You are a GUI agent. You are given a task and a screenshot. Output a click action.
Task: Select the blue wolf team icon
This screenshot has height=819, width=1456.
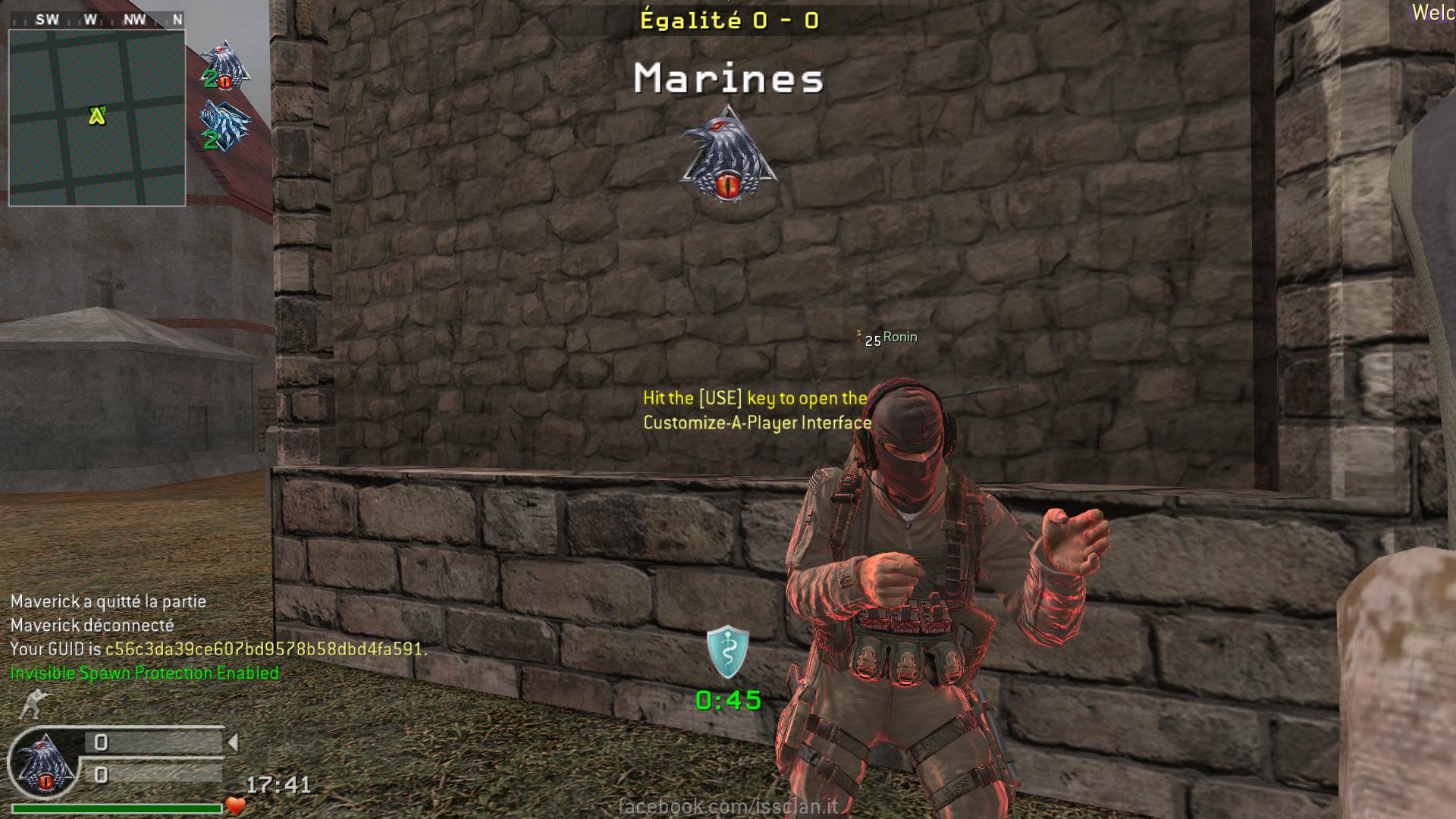click(x=224, y=126)
